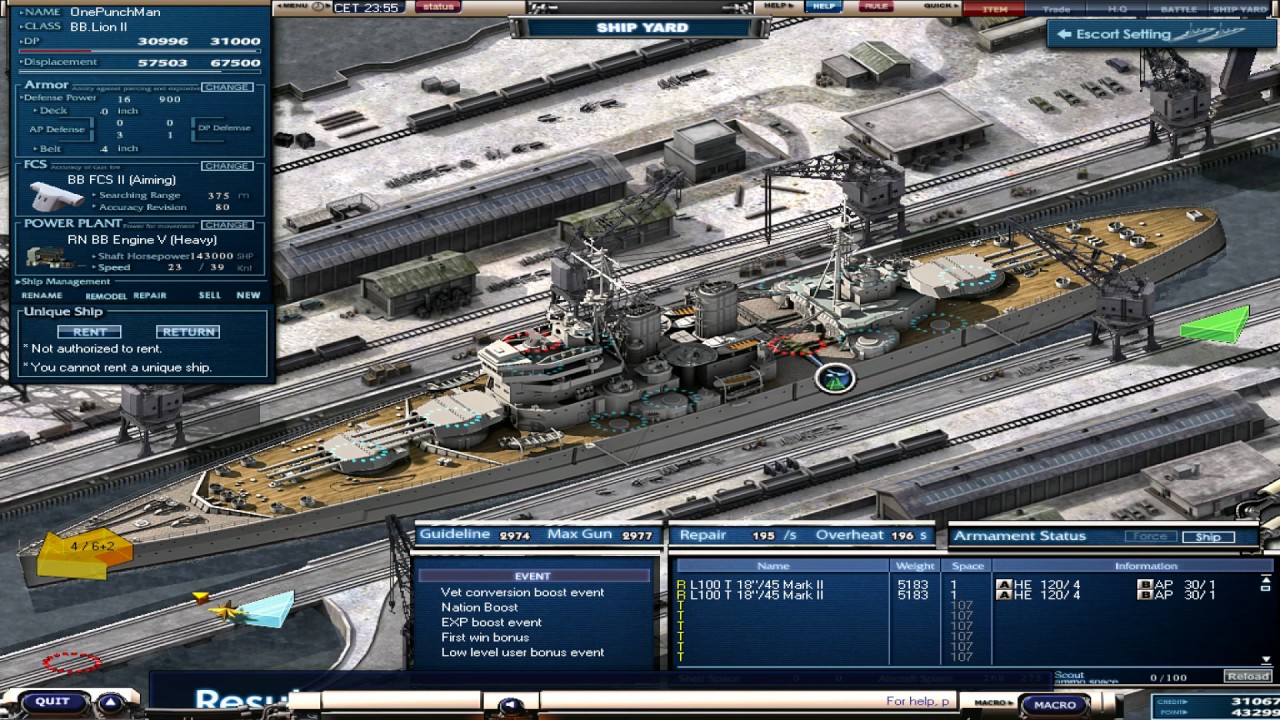Screen dimensions: 1280x720
Task: Click the Return unique ship button
Action: click(x=188, y=332)
